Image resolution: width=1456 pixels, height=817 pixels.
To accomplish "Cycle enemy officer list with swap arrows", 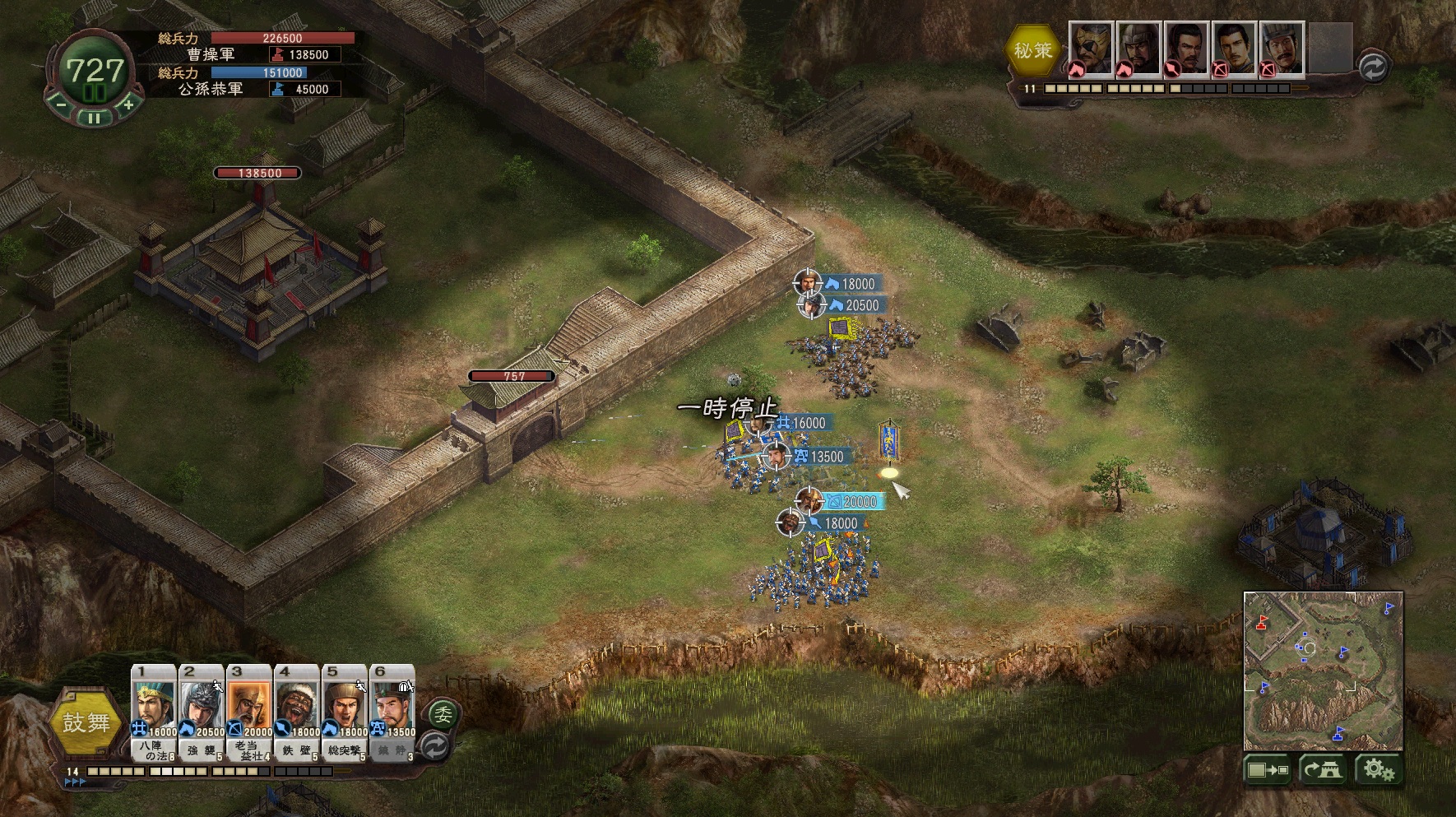I will tap(1372, 67).
